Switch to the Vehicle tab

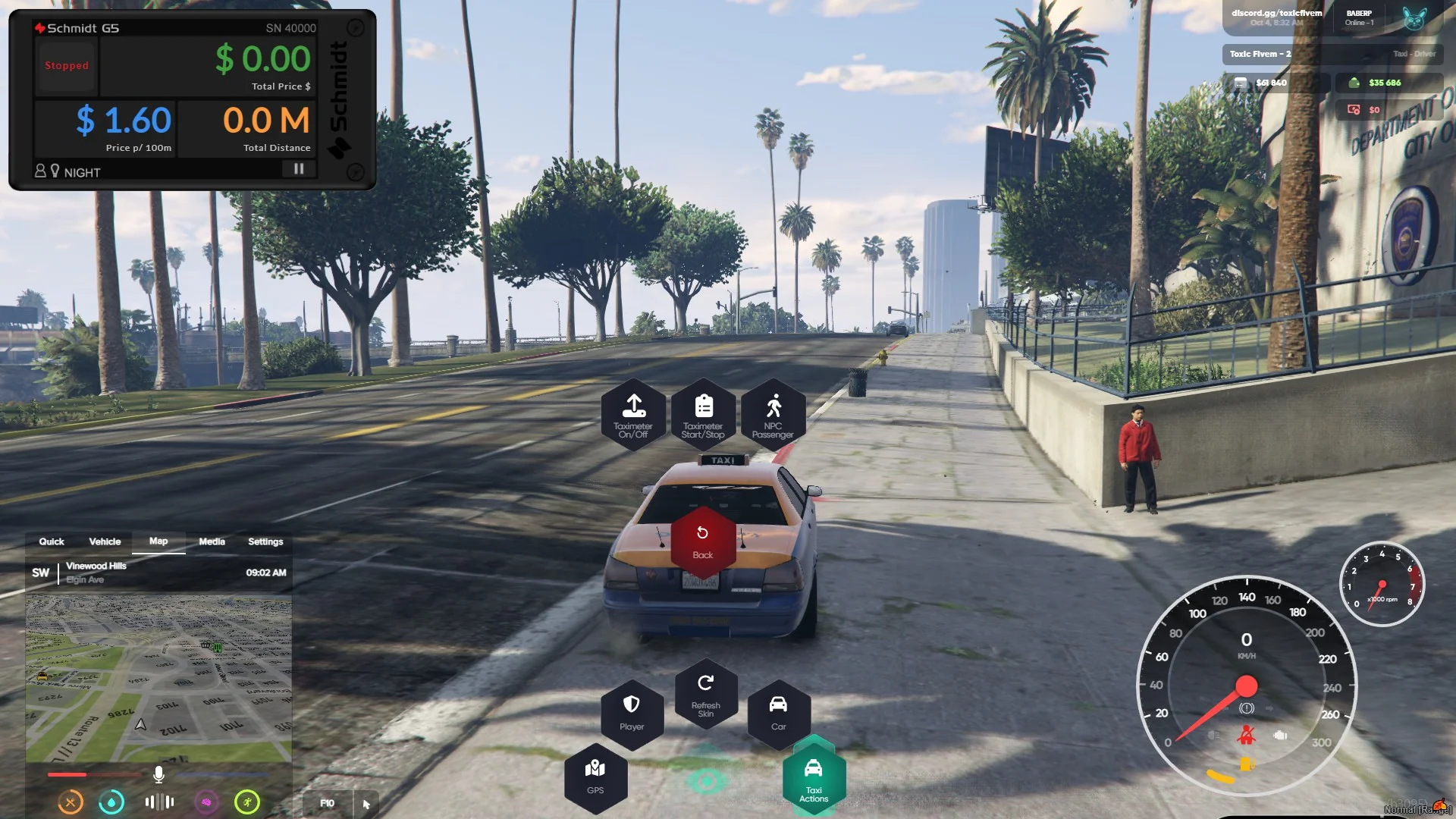[105, 541]
